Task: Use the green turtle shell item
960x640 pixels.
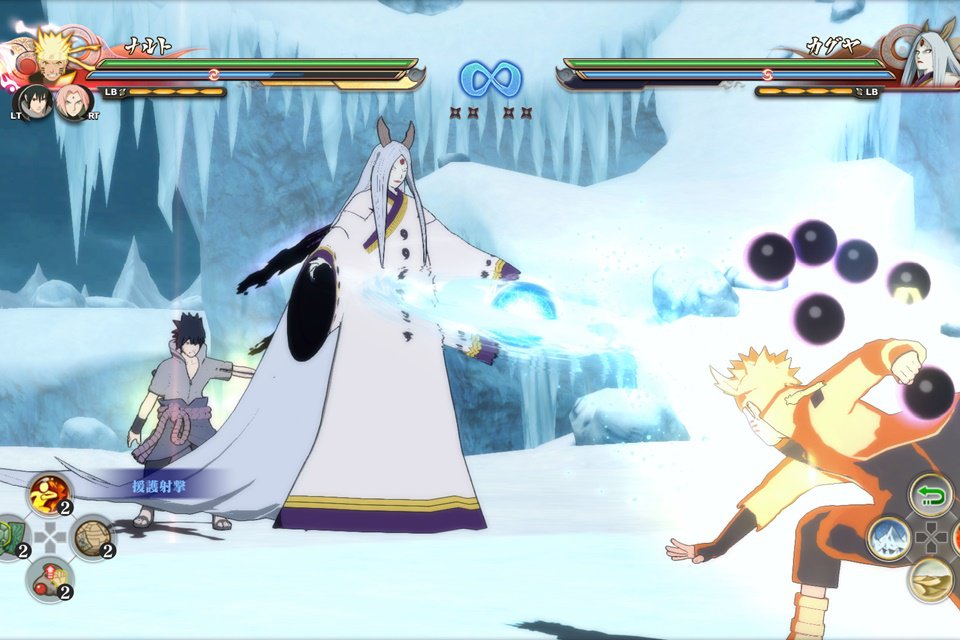Action: [x=8, y=538]
